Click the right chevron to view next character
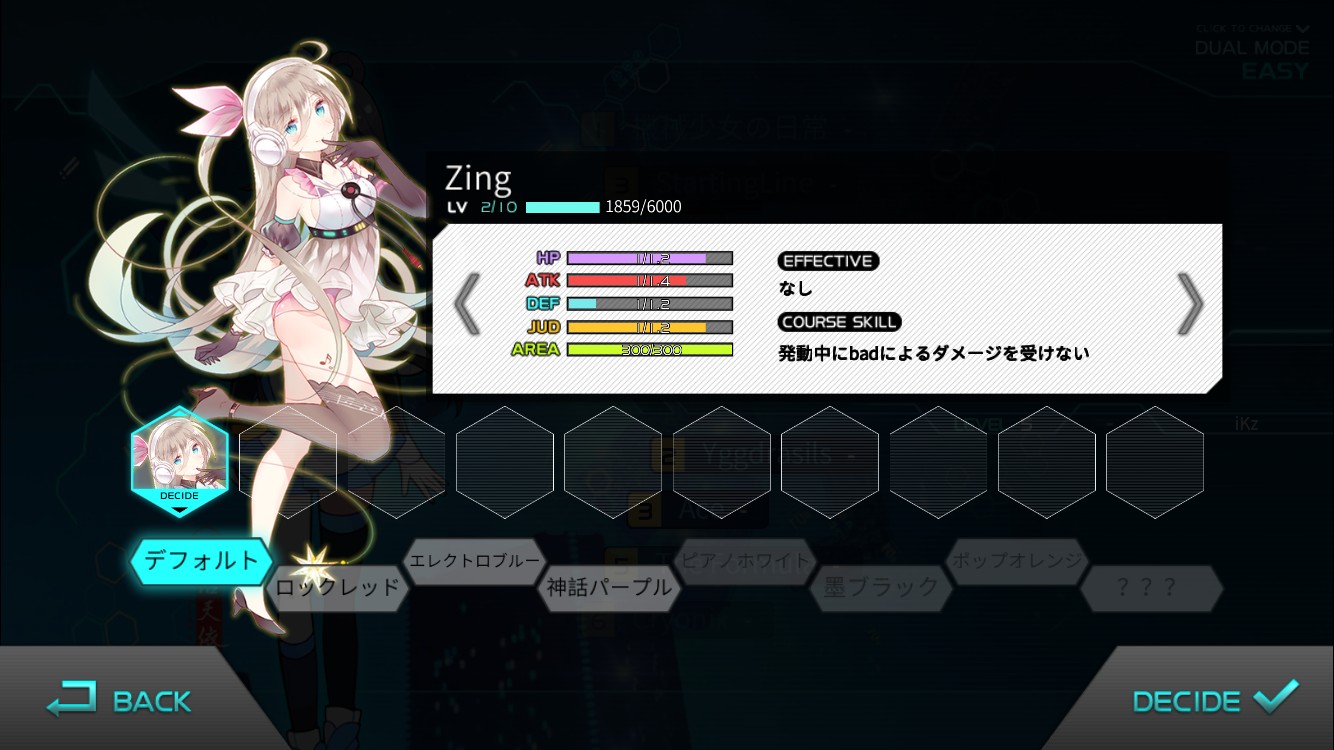1334x750 pixels. 1190,303
